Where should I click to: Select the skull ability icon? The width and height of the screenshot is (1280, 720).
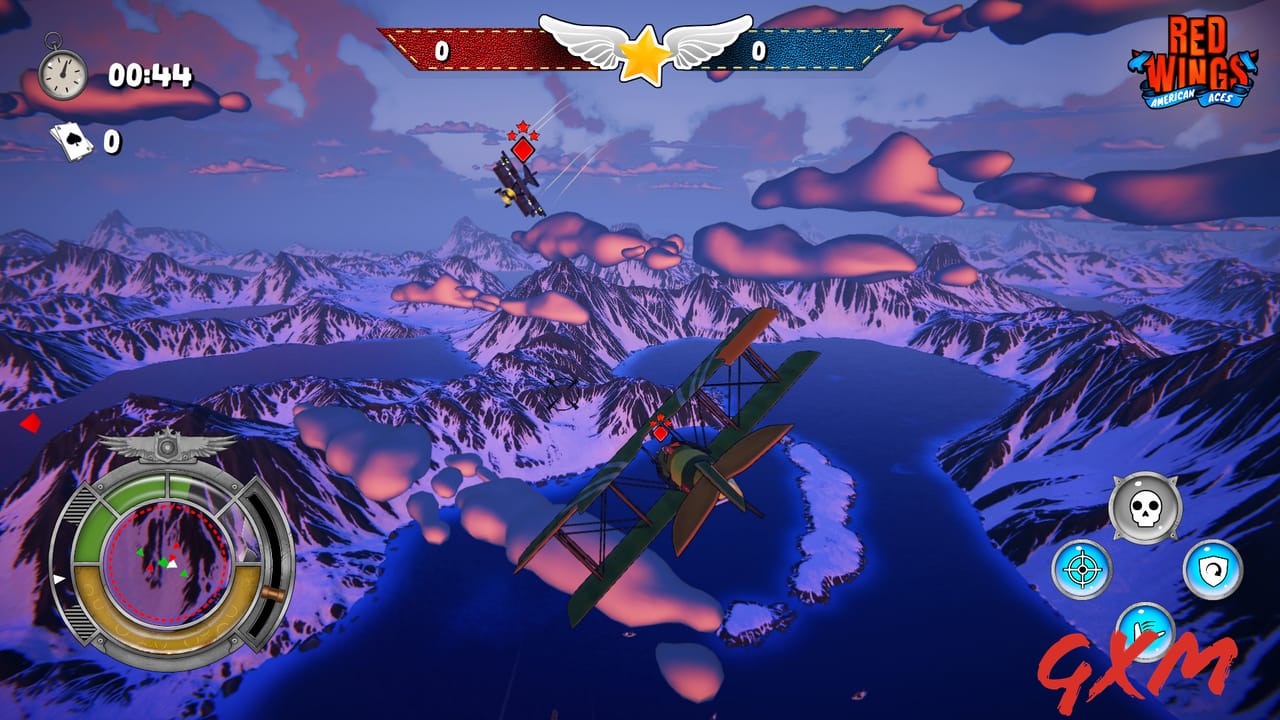coord(1148,505)
